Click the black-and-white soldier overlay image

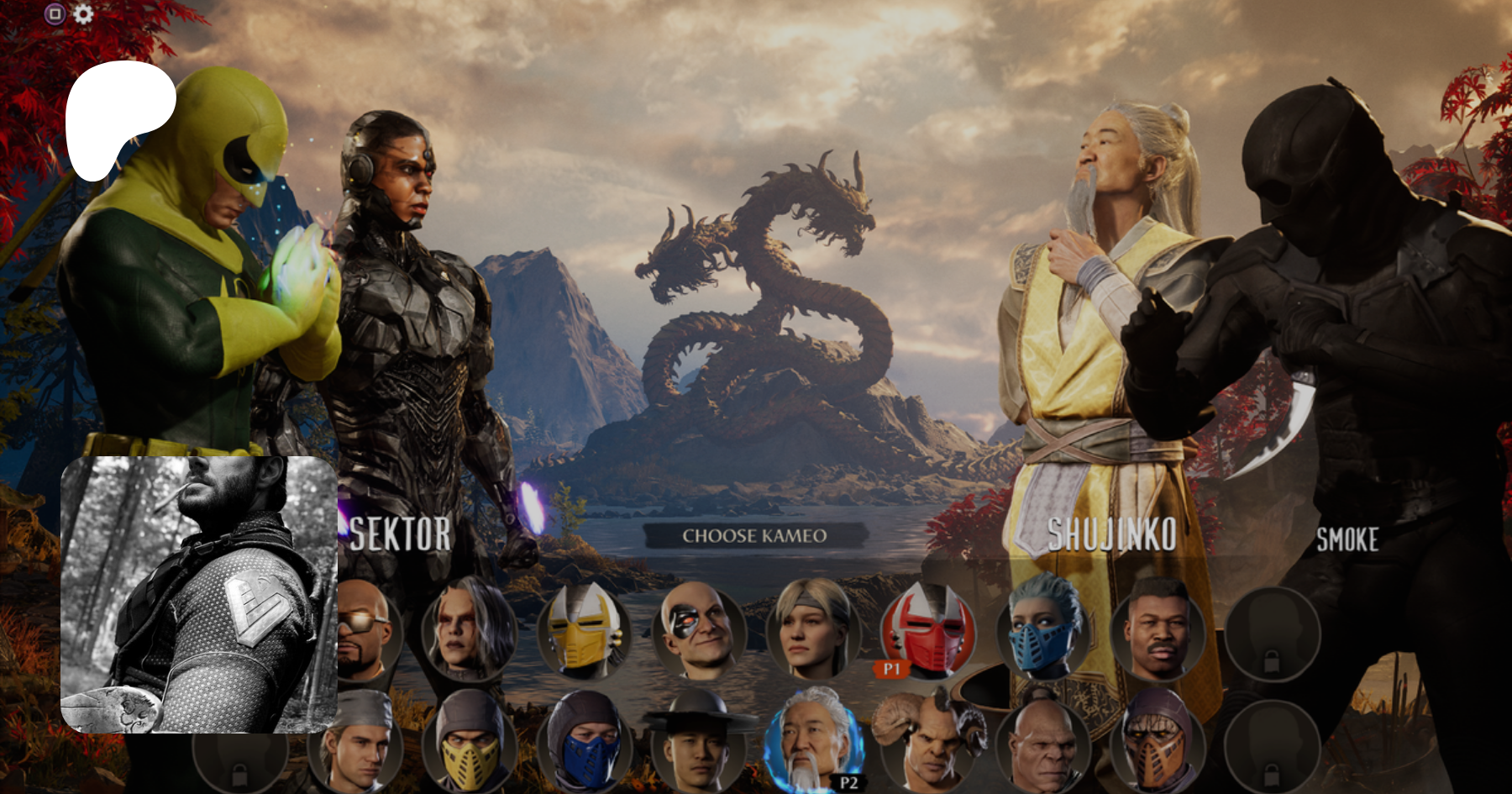pyautogui.click(x=199, y=594)
